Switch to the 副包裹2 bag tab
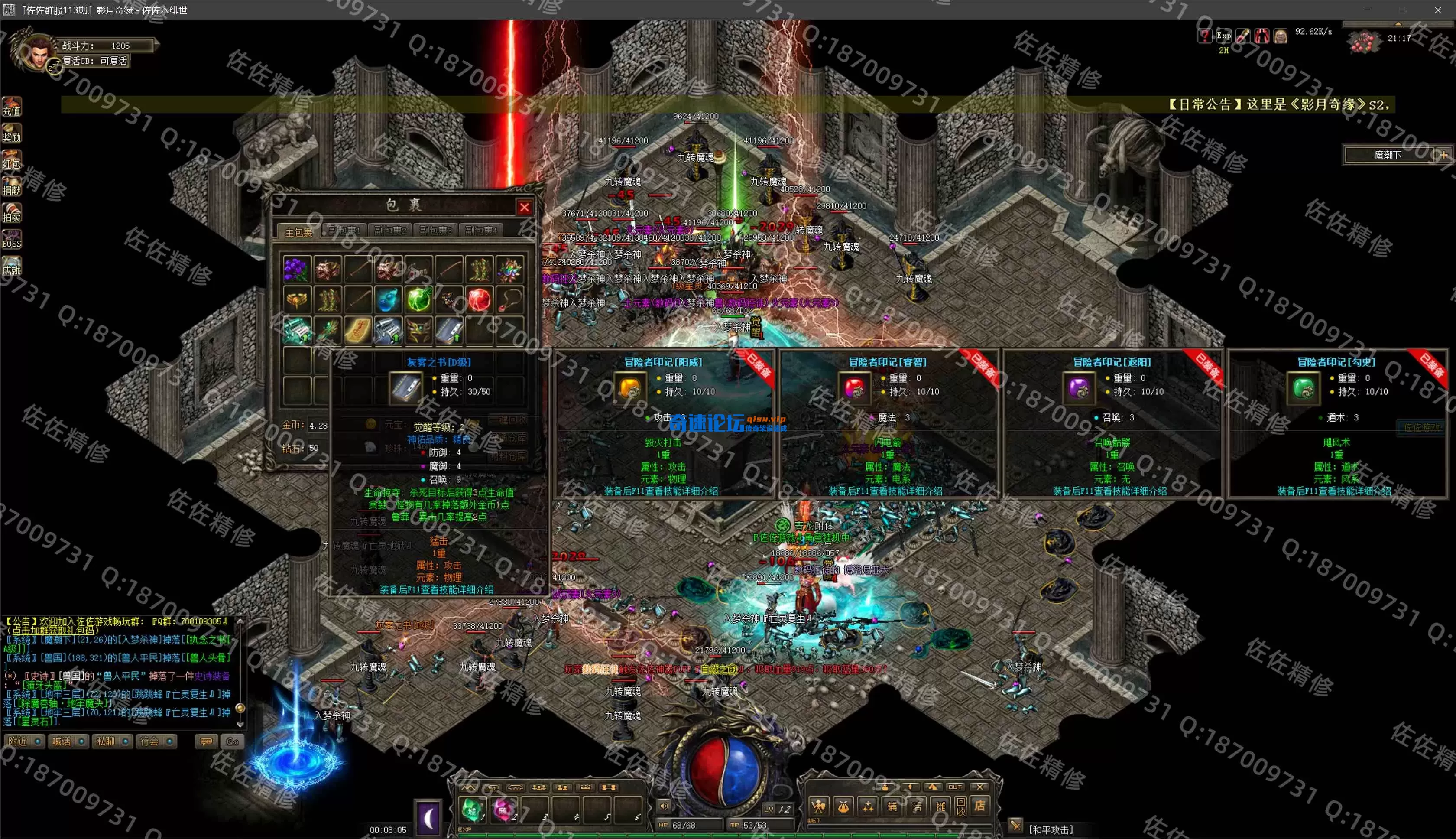Viewport: 1456px width, 839px height. (390, 231)
